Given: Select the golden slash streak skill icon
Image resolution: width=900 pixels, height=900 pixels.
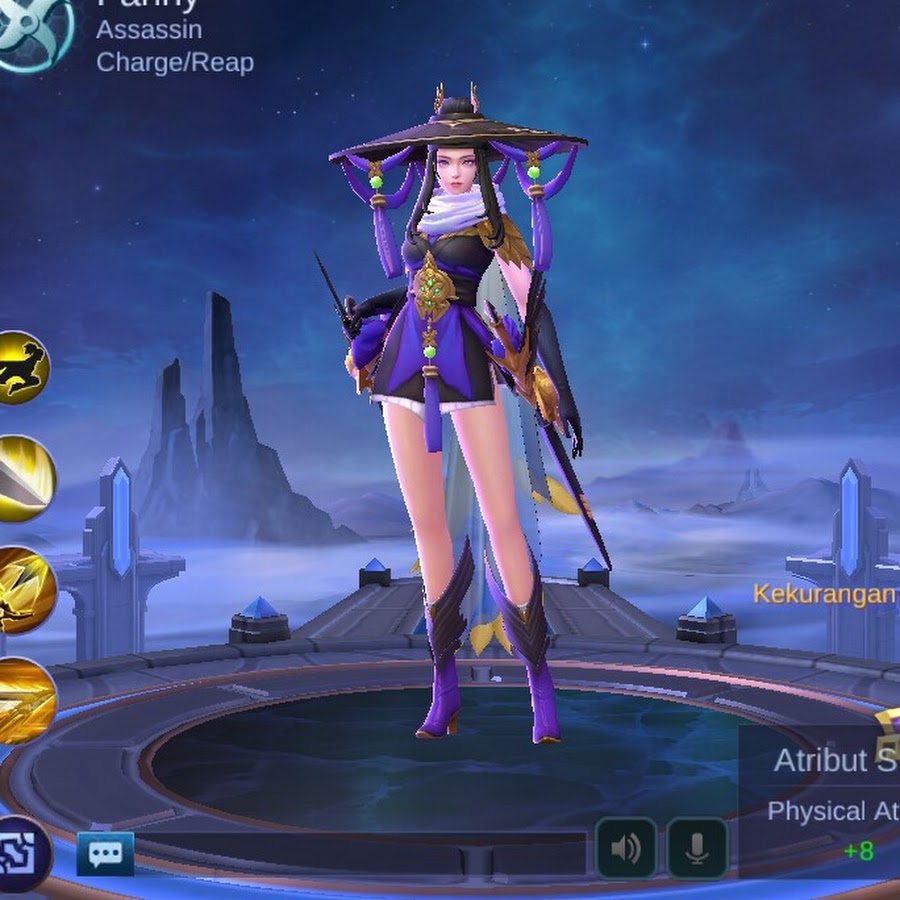Looking at the screenshot, I should tap(22, 701).
